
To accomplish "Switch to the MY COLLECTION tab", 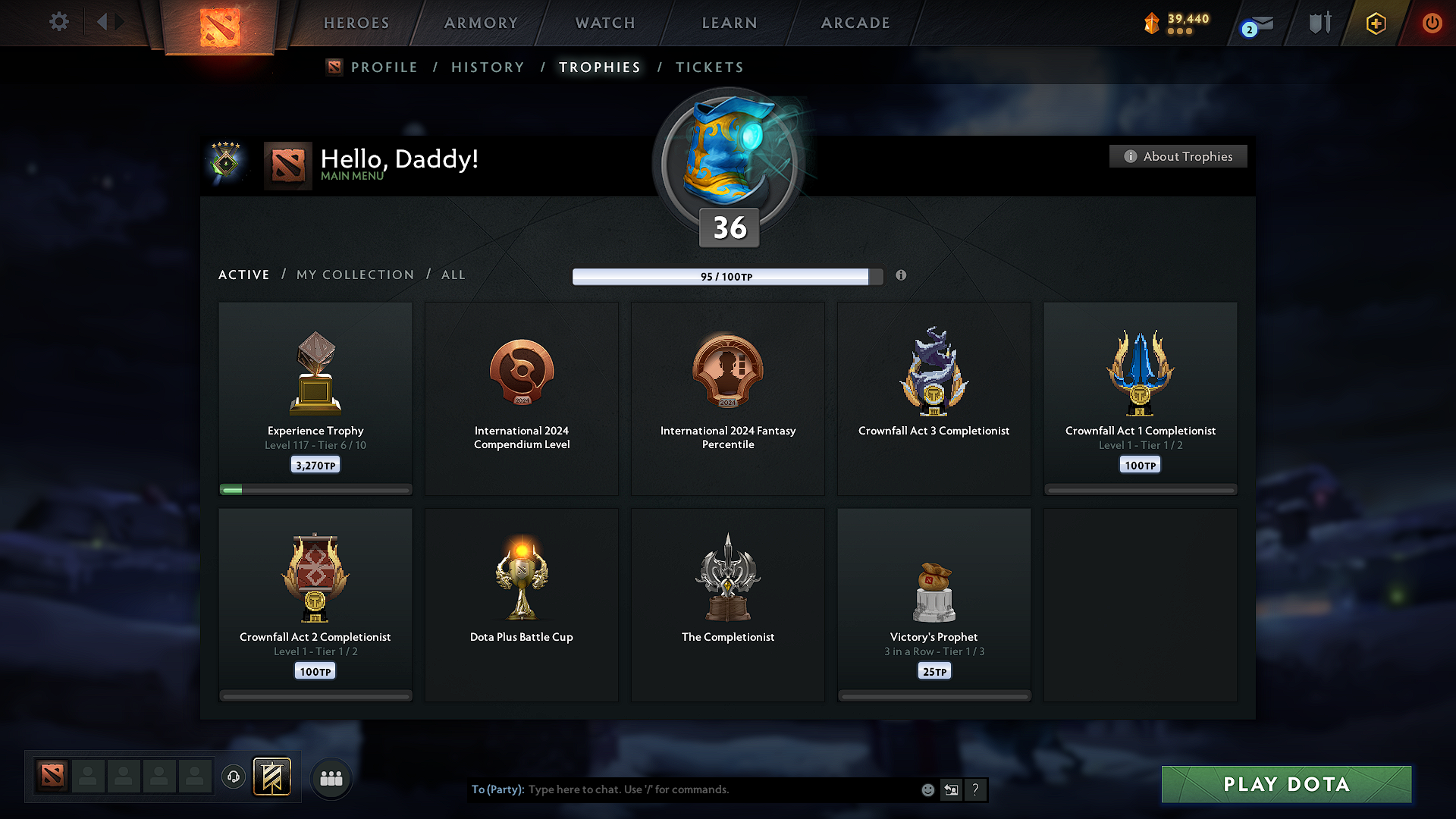I will [x=354, y=275].
